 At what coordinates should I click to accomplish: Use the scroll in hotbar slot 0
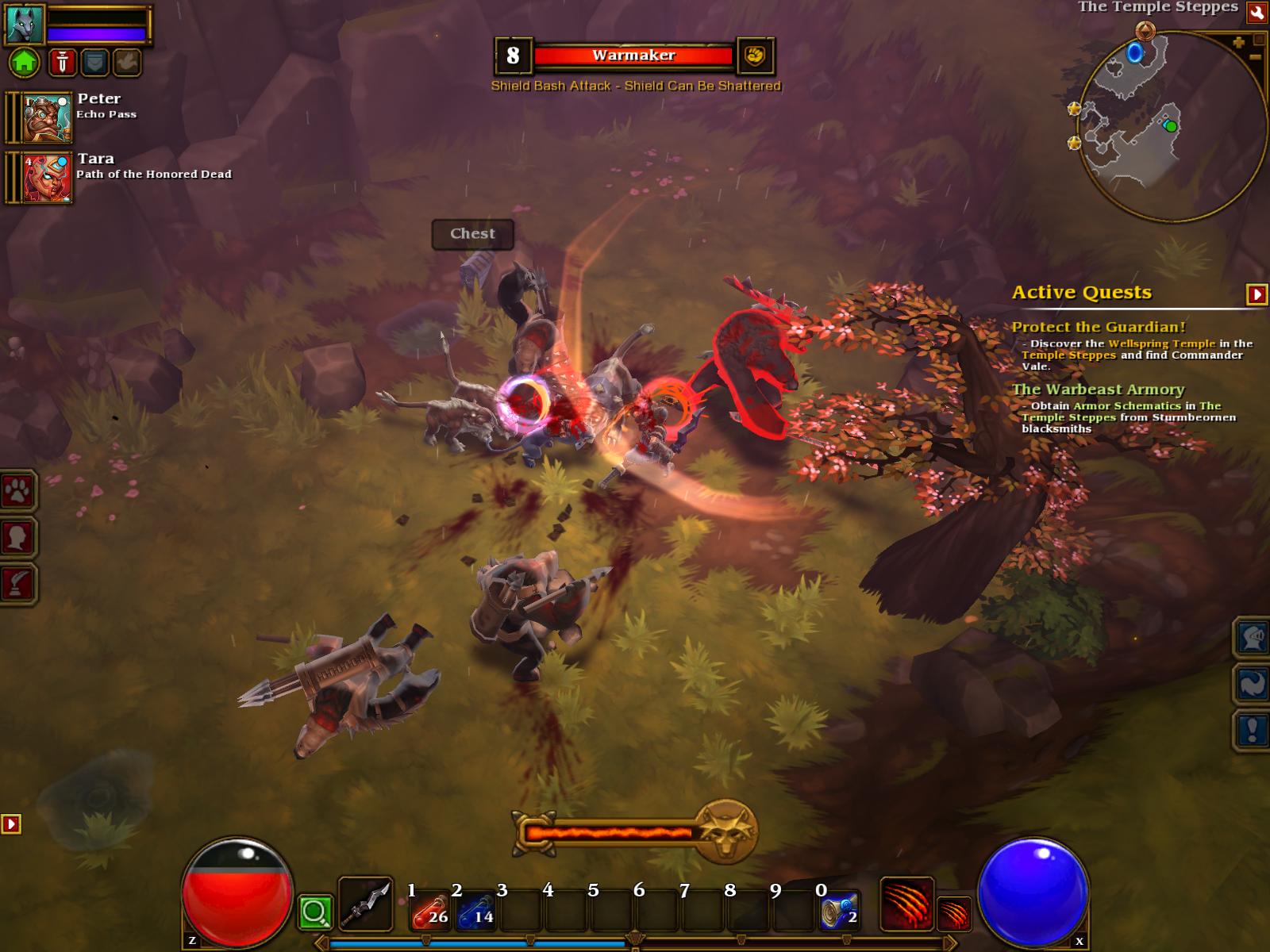(839, 910)
